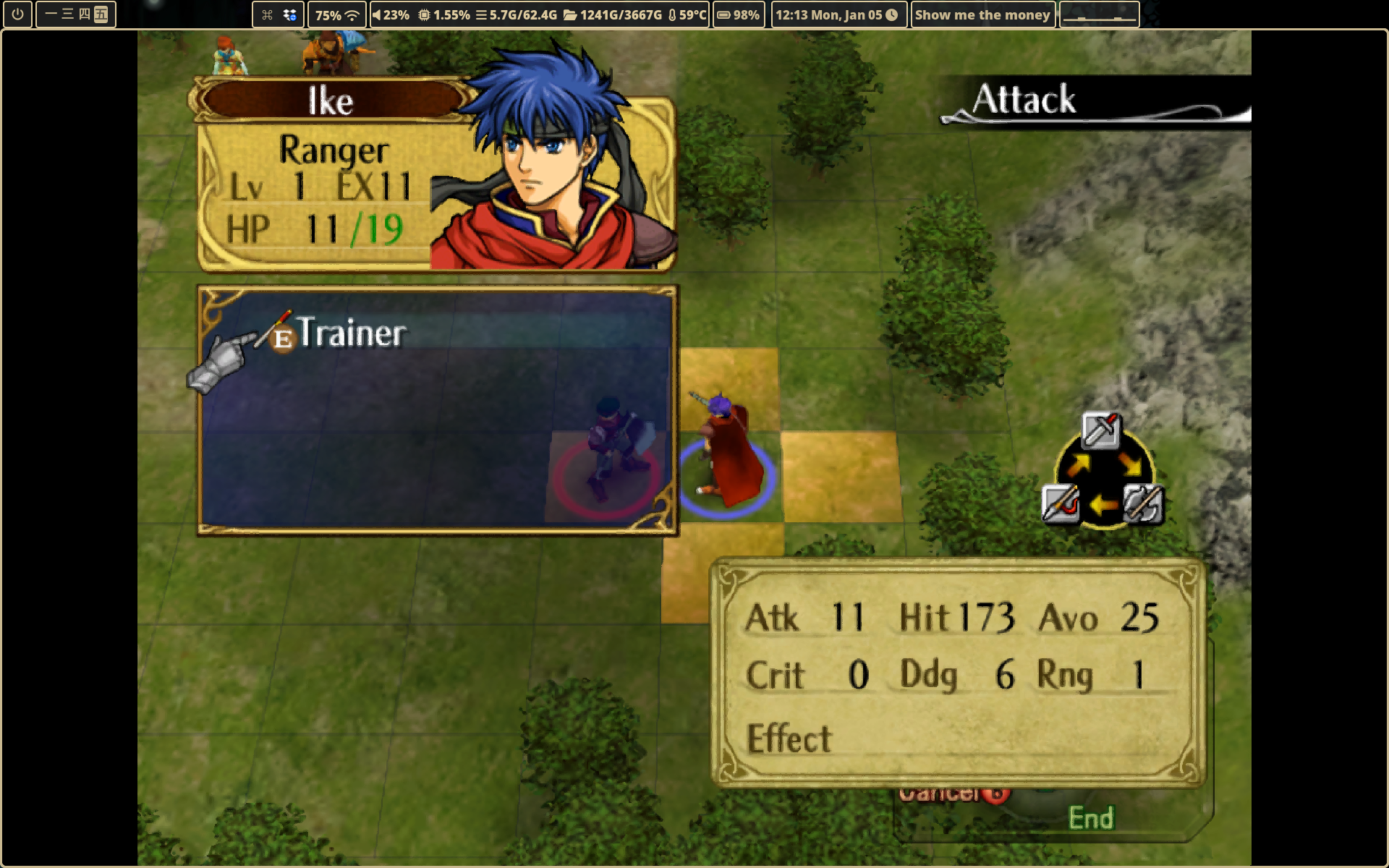
Task: Open the clock showing 12:13 Mon, Jan 05
Action: click(837, 14)
